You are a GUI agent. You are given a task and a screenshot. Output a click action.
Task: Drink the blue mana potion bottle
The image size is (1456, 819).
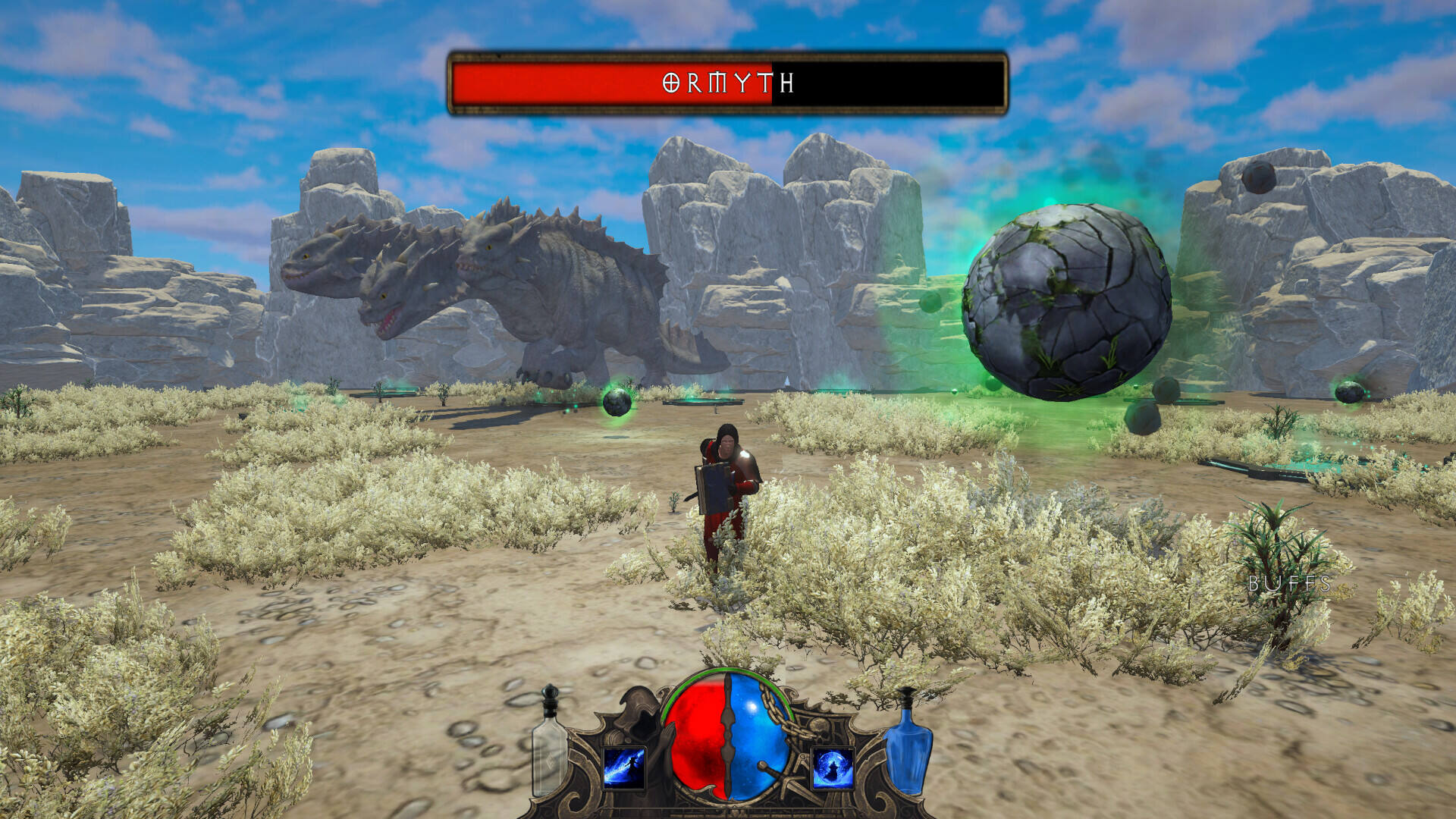tap(908, 745)
